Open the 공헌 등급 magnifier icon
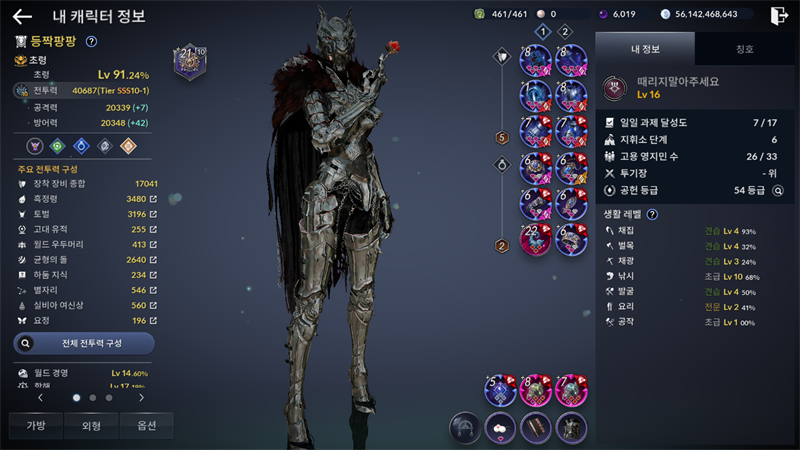Image resolution: width=800 pixels, height=450 pixels. (777, 189)
